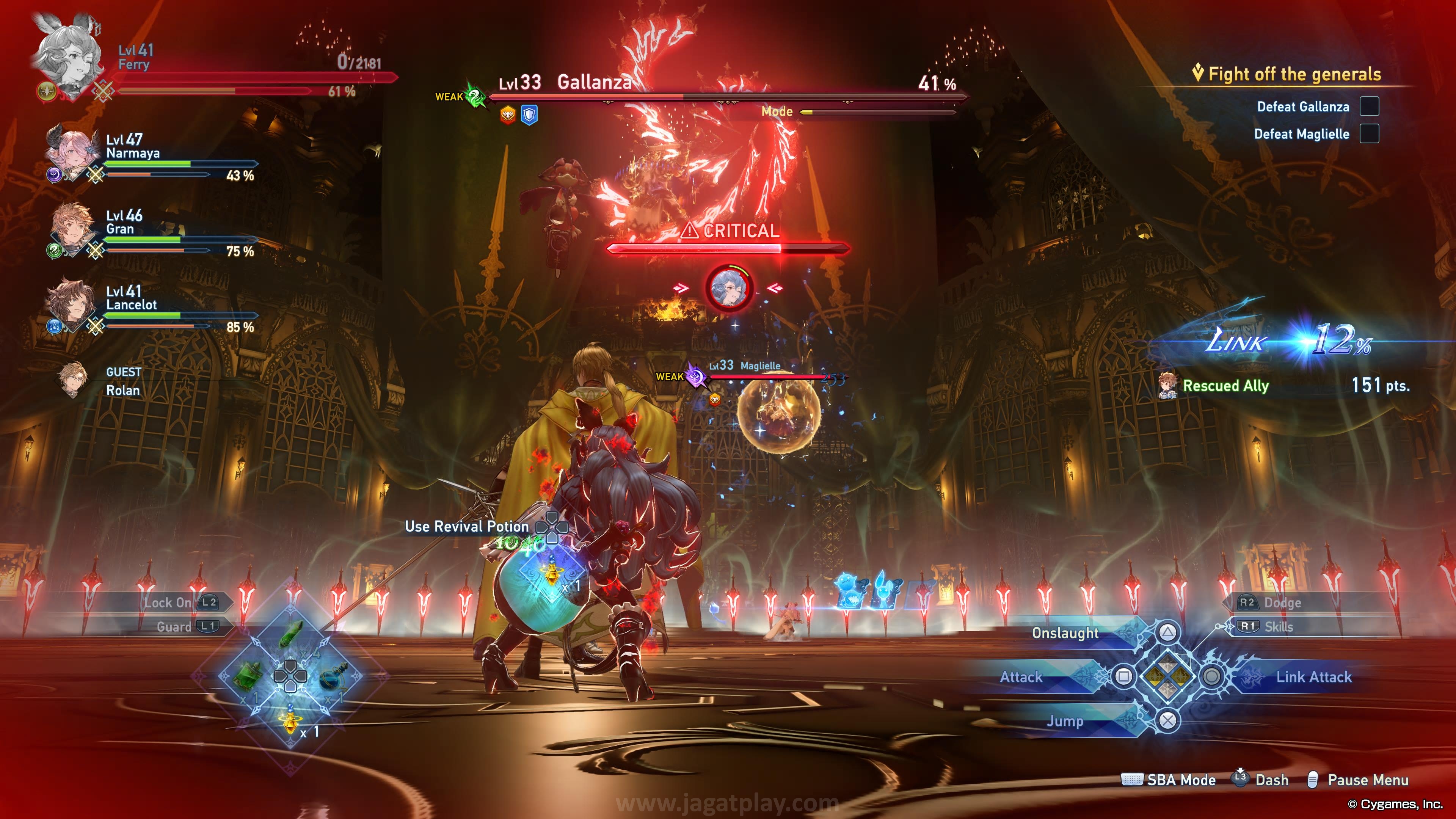
Task: Open the Skills palette label
Action: click(x=1279, y=626)
